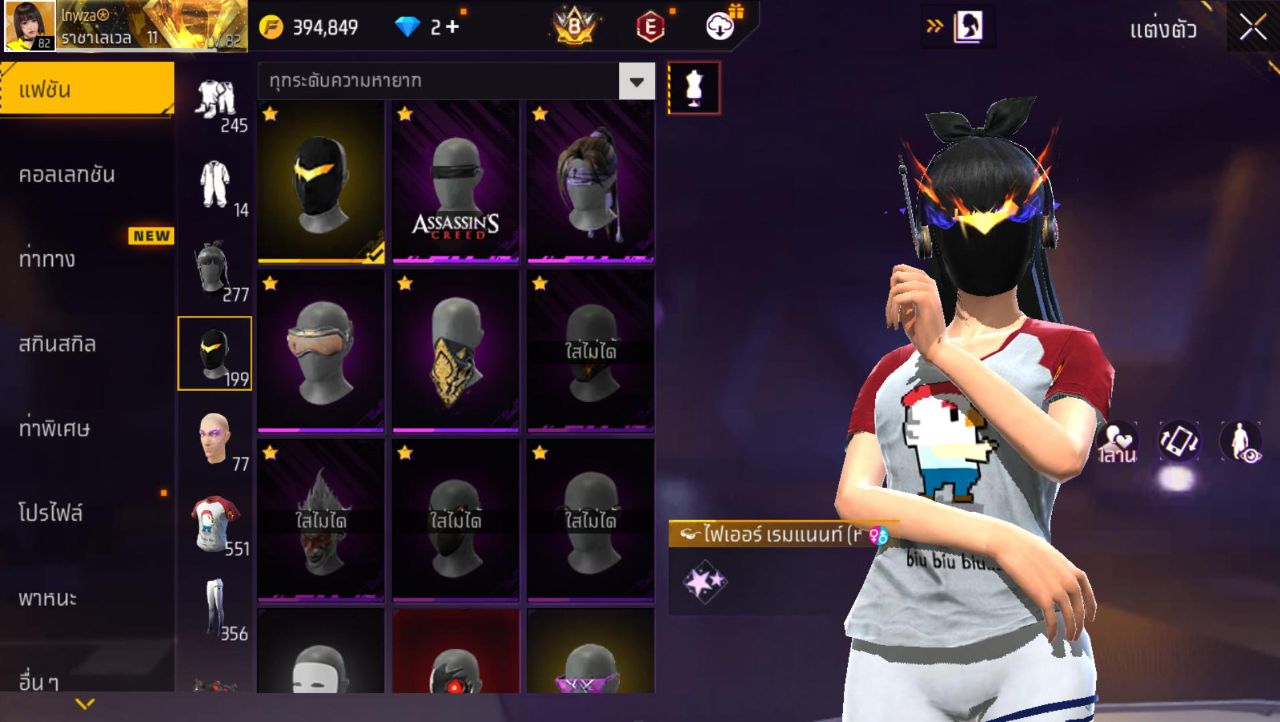The image size is (1280, 722).
Task: Switch to the คอลเลกชัน tab
Action: (x=67, y=175)
